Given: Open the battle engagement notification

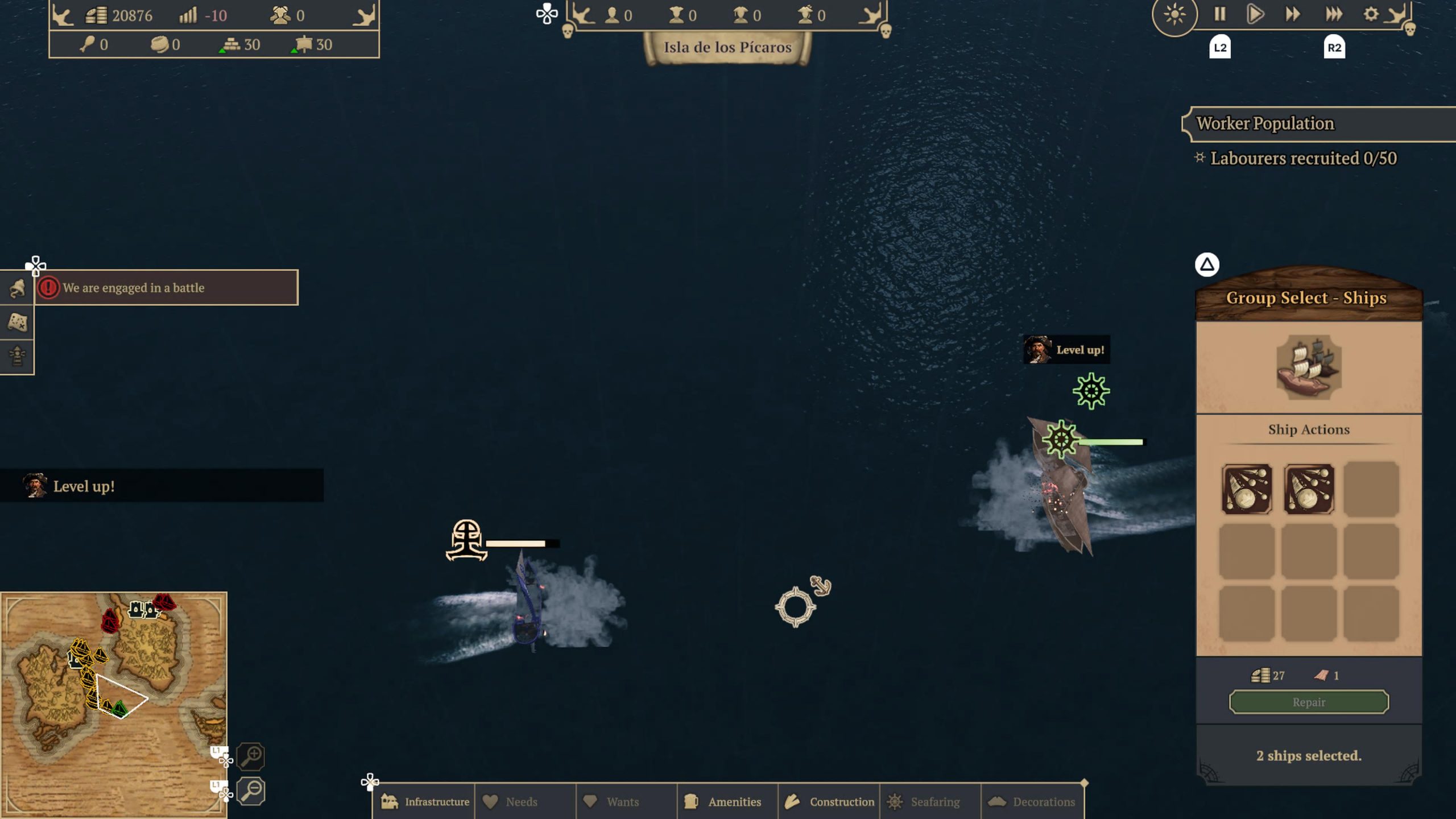Looking at the screenshot, I should pyautogui.click(x=166, y=288).
